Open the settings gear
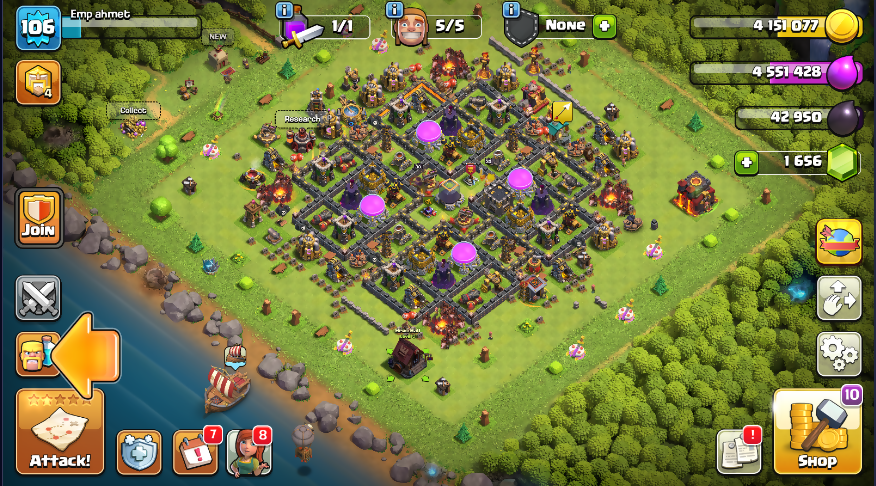 click(x=839, y=353)
